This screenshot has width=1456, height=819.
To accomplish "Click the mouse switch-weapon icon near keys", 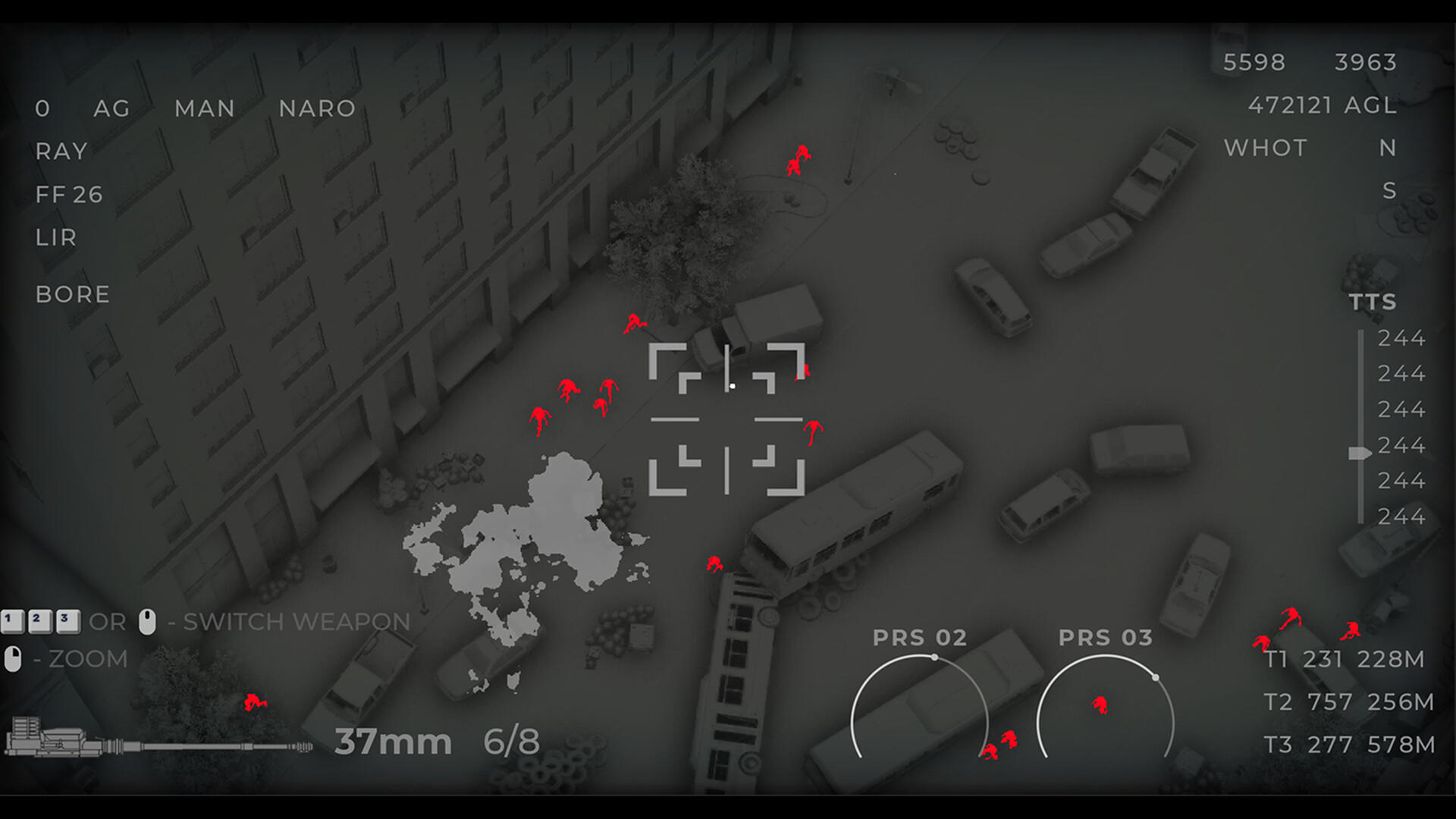I will (146, 620).
